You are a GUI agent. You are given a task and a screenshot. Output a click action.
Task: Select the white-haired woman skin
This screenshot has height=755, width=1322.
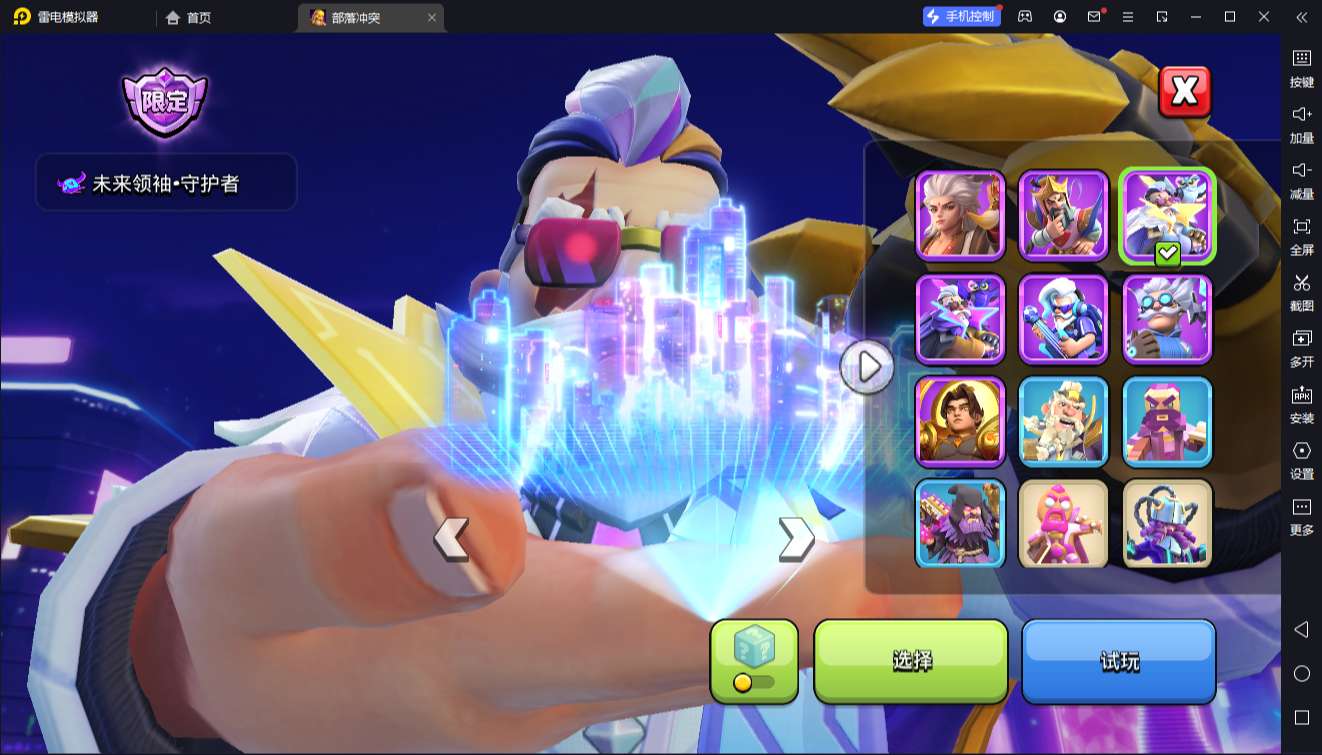[x=960, y=215]
